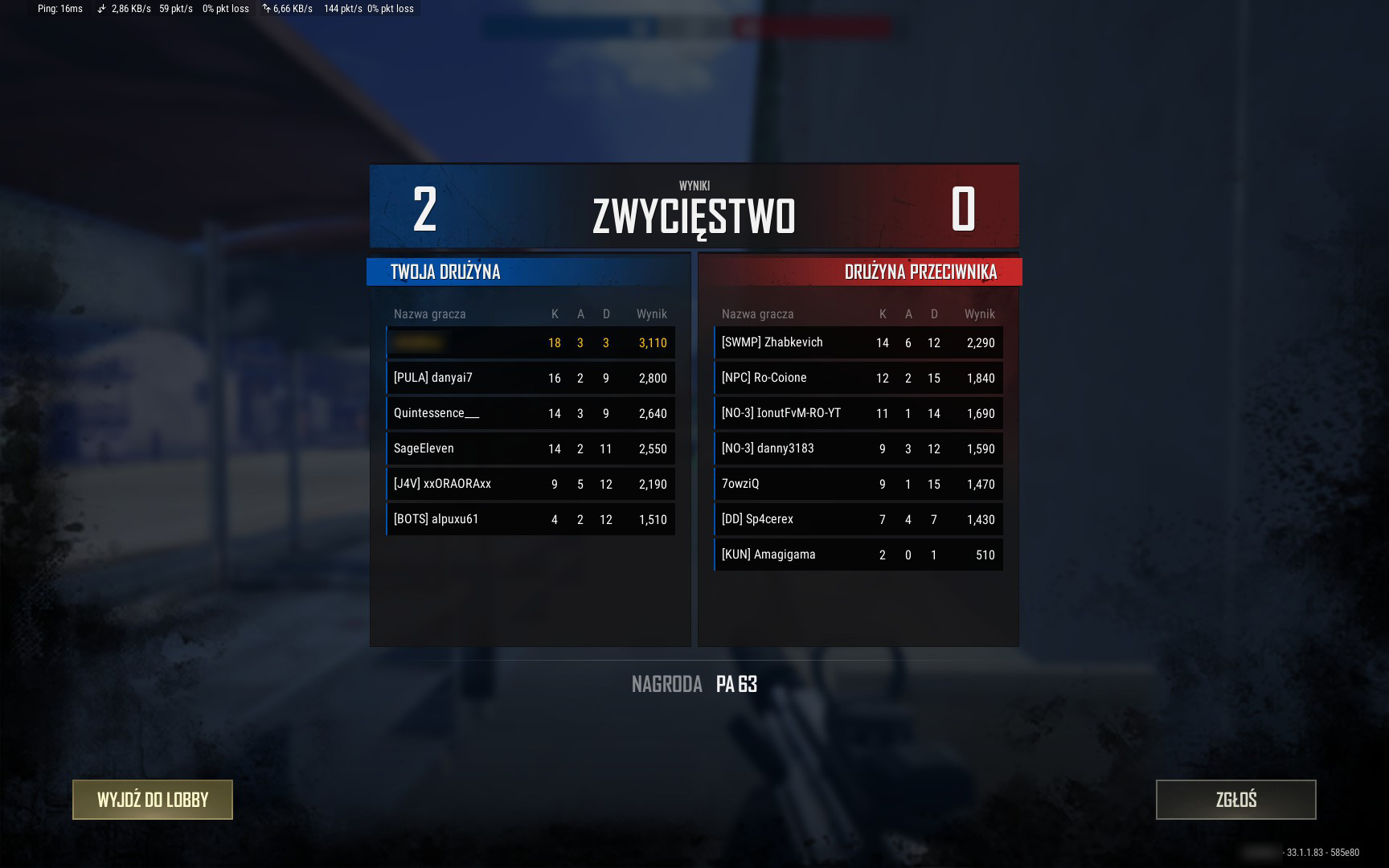
Task: Pick enemy player [NO-3] danny3183
Action: pos(858,448)
